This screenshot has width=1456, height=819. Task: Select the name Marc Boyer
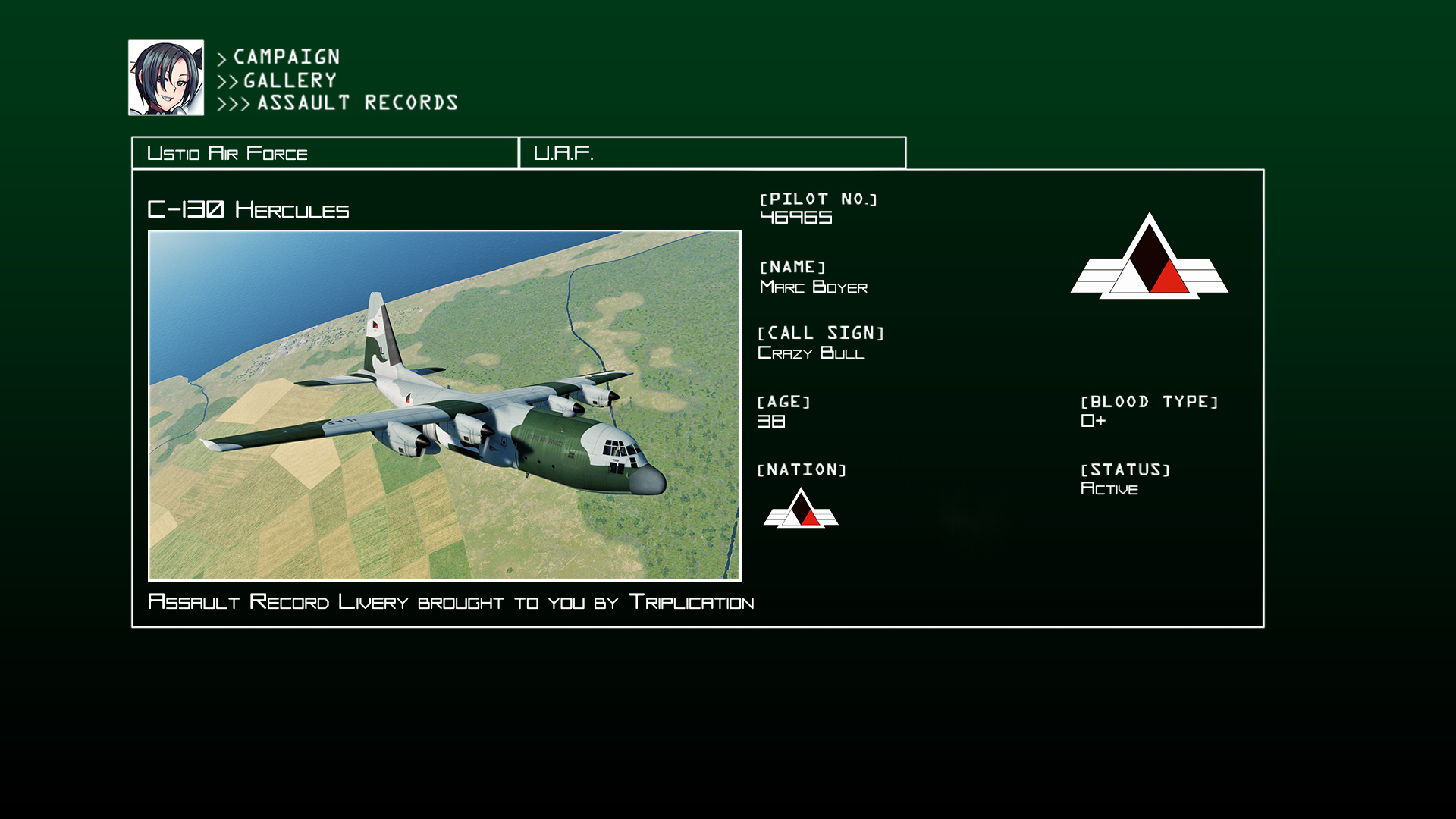tap(814, 287)
